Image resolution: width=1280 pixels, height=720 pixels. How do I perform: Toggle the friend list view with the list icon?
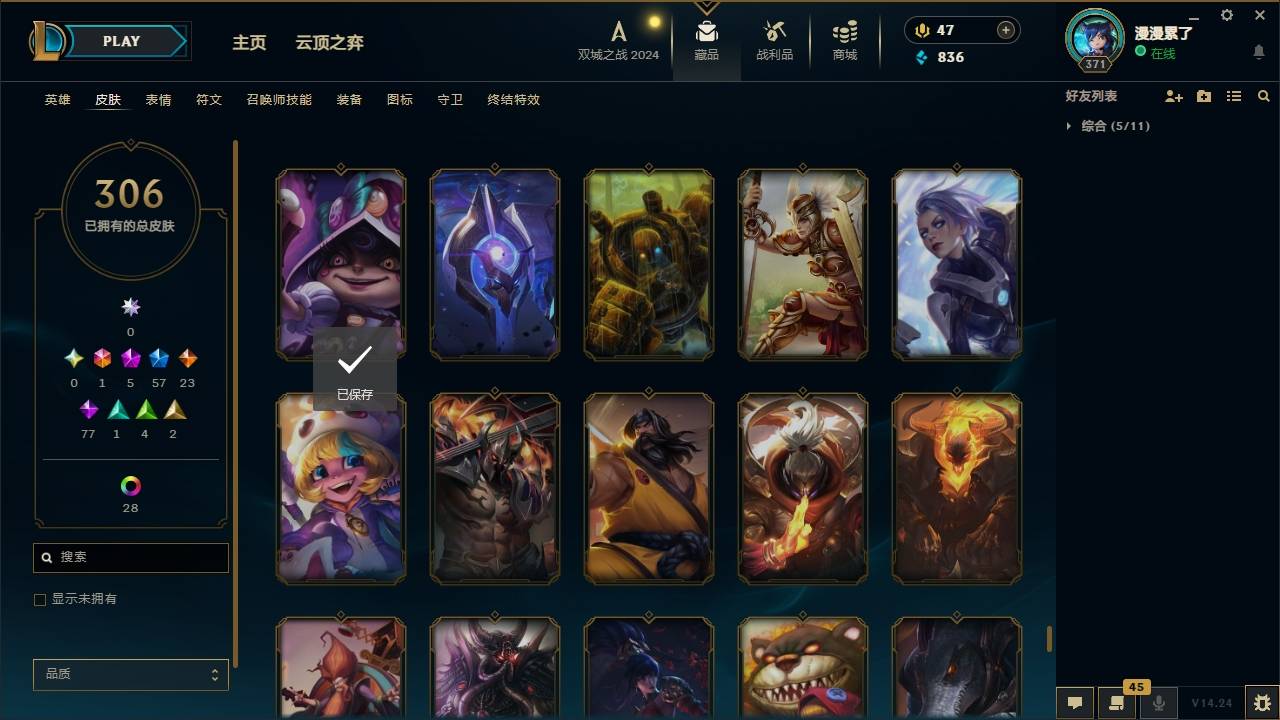pyautogui.click(x=1233, y=96)
